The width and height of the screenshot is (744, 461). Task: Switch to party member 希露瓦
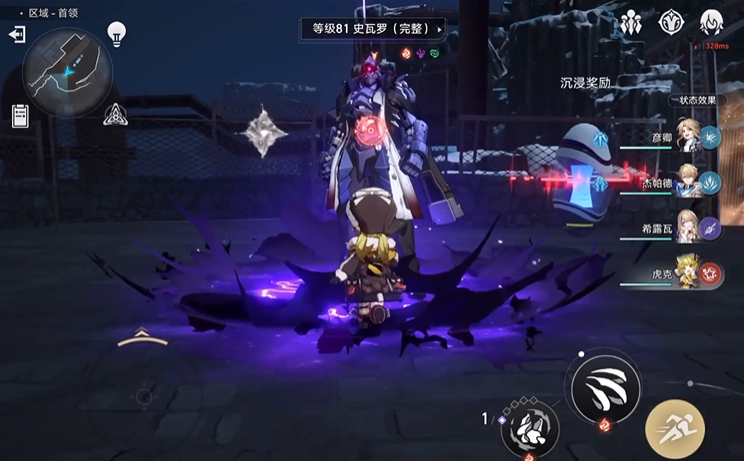pyautogui.click(x=687, y=226)
